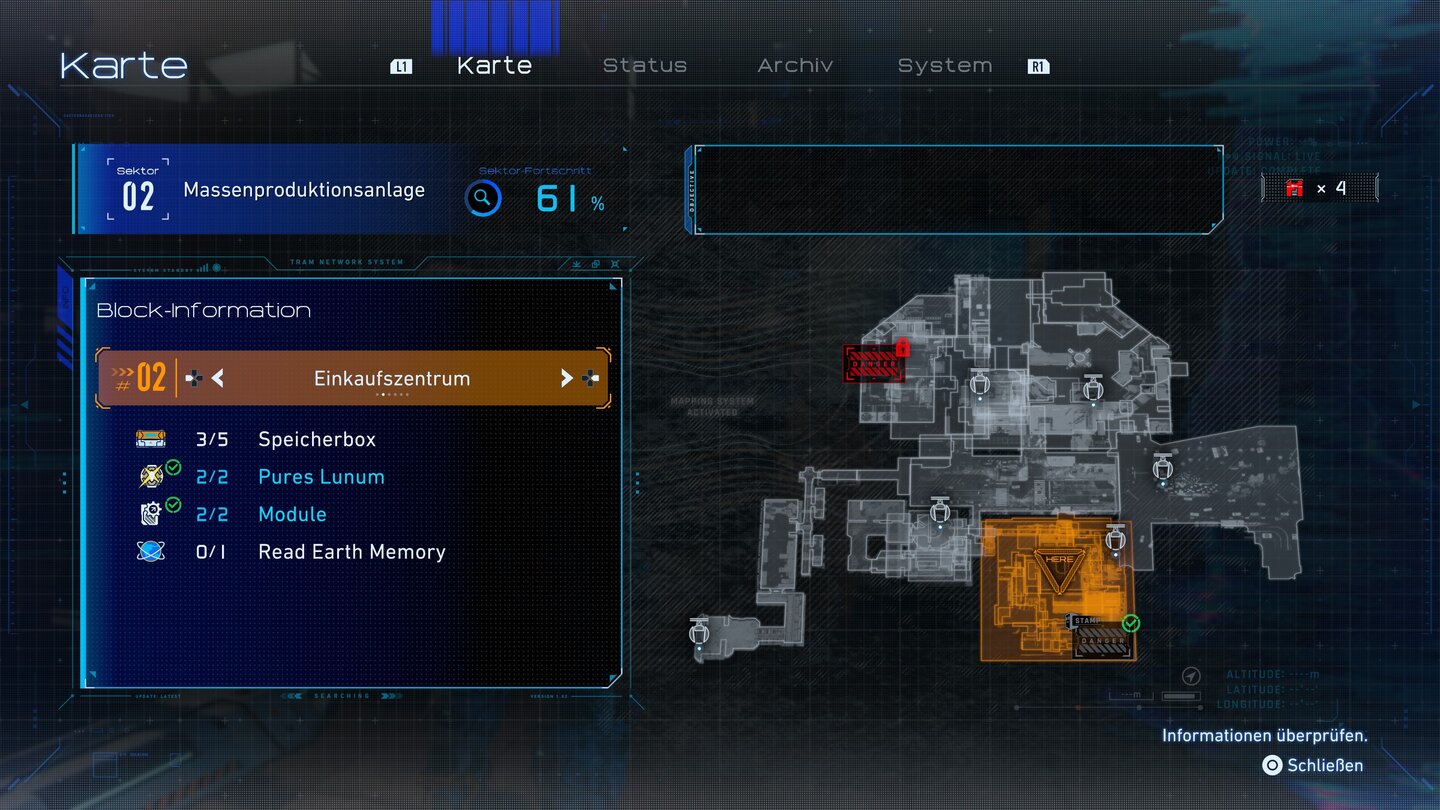Viewport: 1440px width, 810px height.
Task: Open the Archiv tab
Action: (x=795, y=66)
